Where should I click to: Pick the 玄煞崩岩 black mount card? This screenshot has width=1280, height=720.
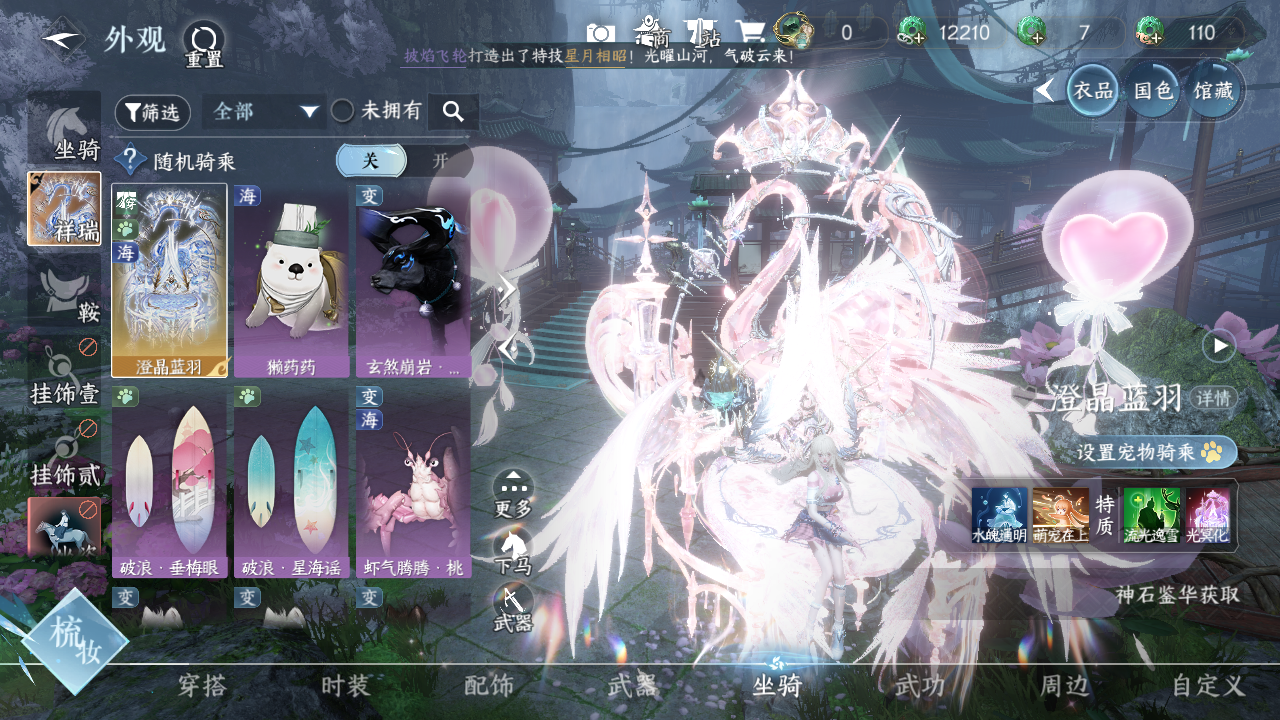coord(413,280)
